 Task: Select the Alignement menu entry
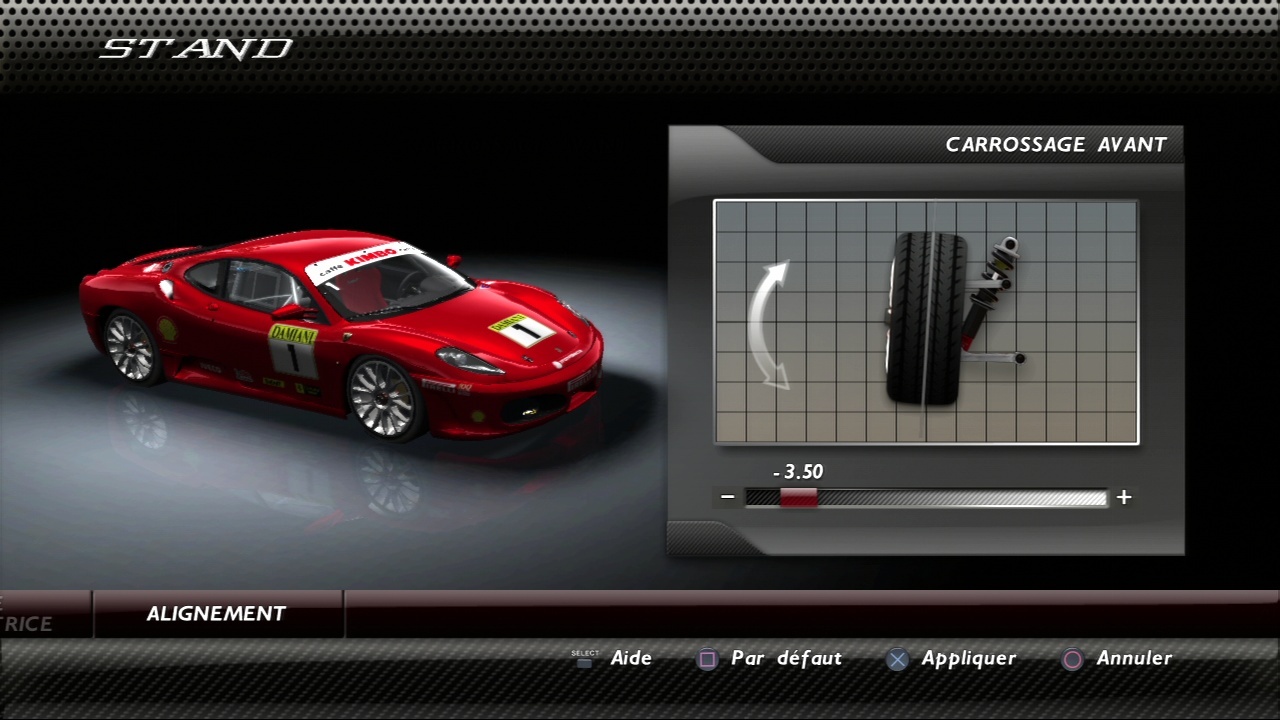click(217, 614)
